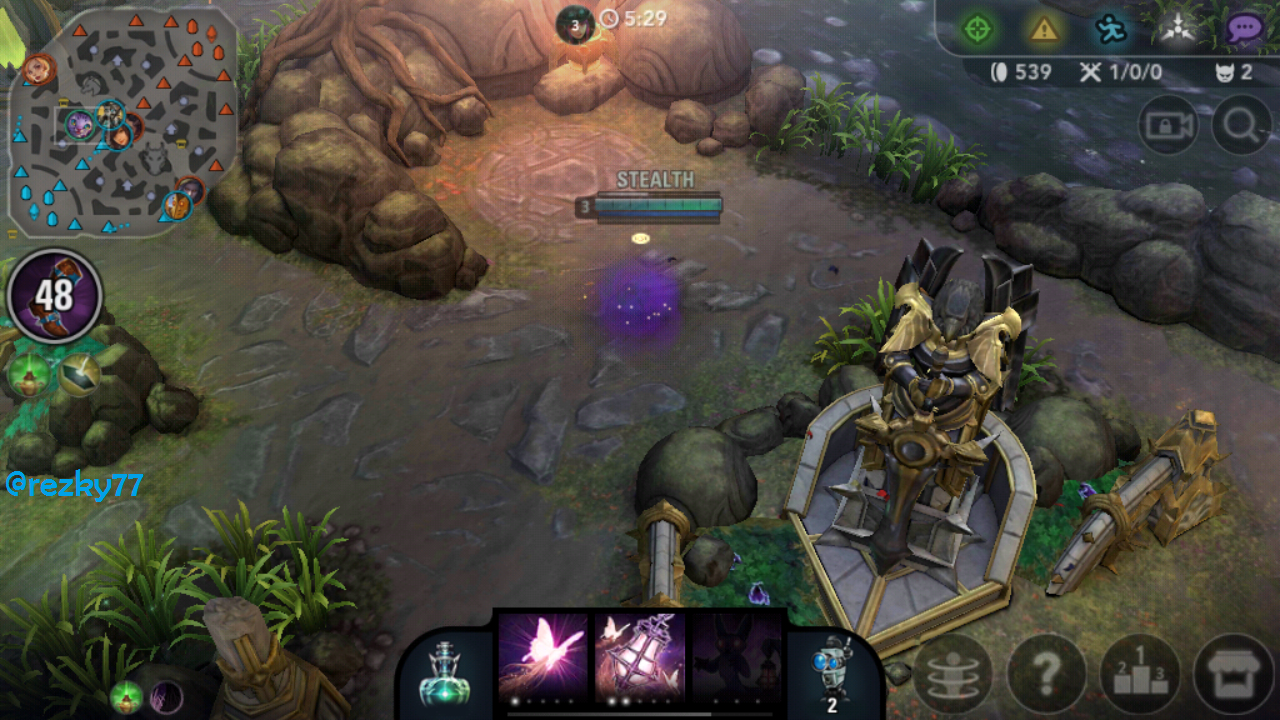Image resolution: width=1280 pixels, height=720 pixels.
Task: Select the gold and black item icon
Action: coord(79,374)
